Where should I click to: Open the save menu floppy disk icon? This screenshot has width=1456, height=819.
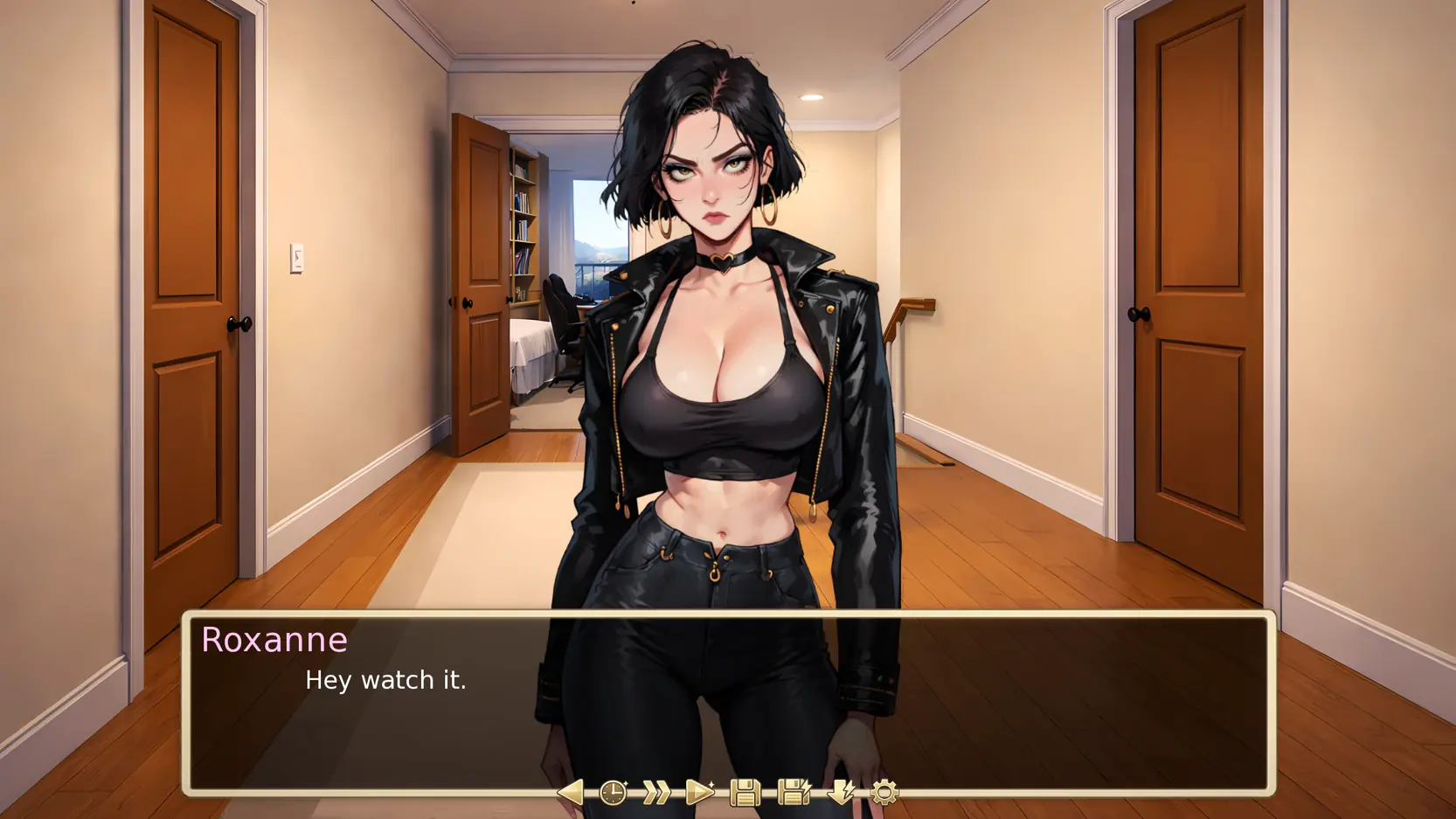(x=745, y=793)
